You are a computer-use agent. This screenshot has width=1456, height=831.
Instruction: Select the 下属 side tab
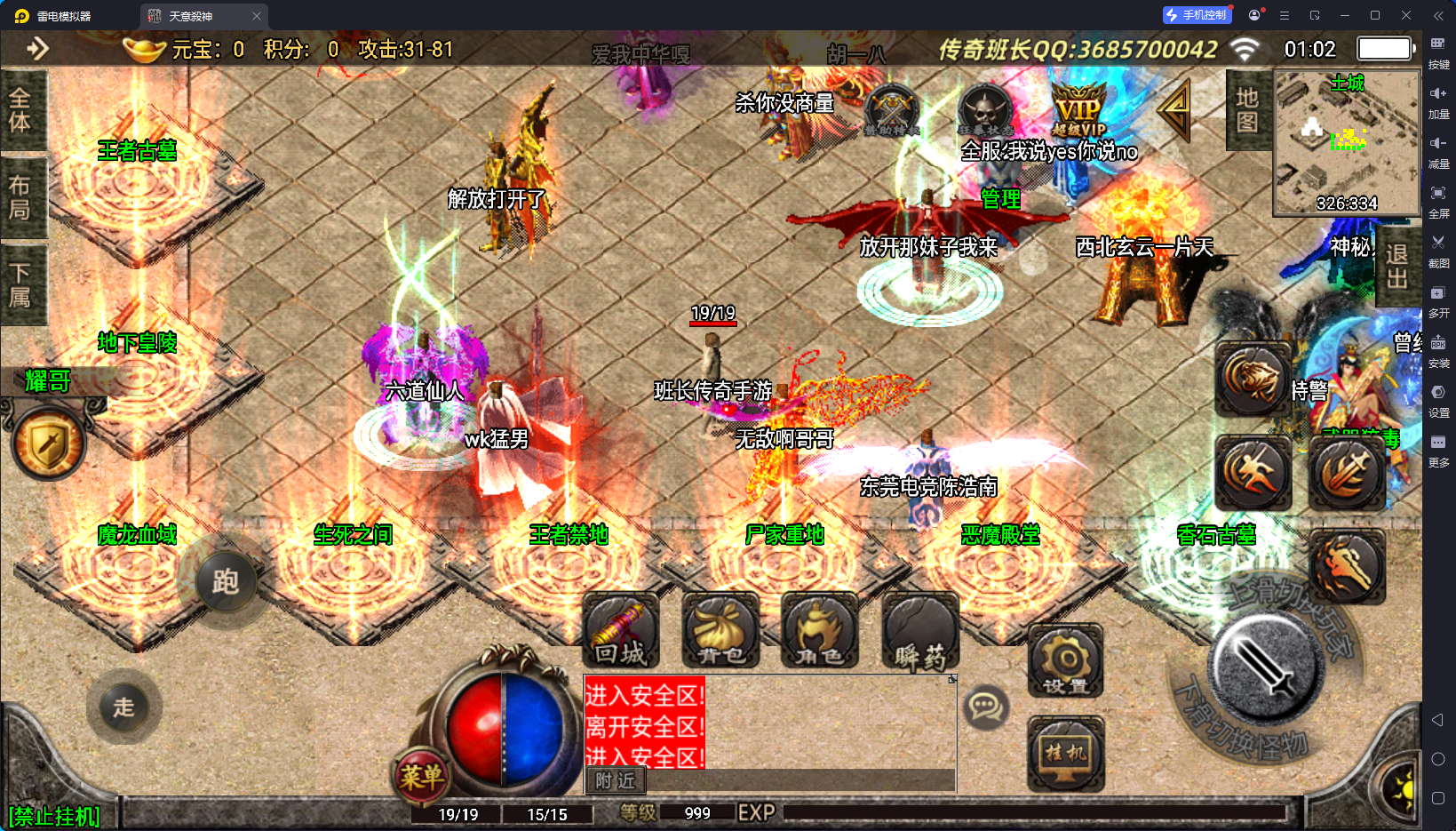click(21, 284)
